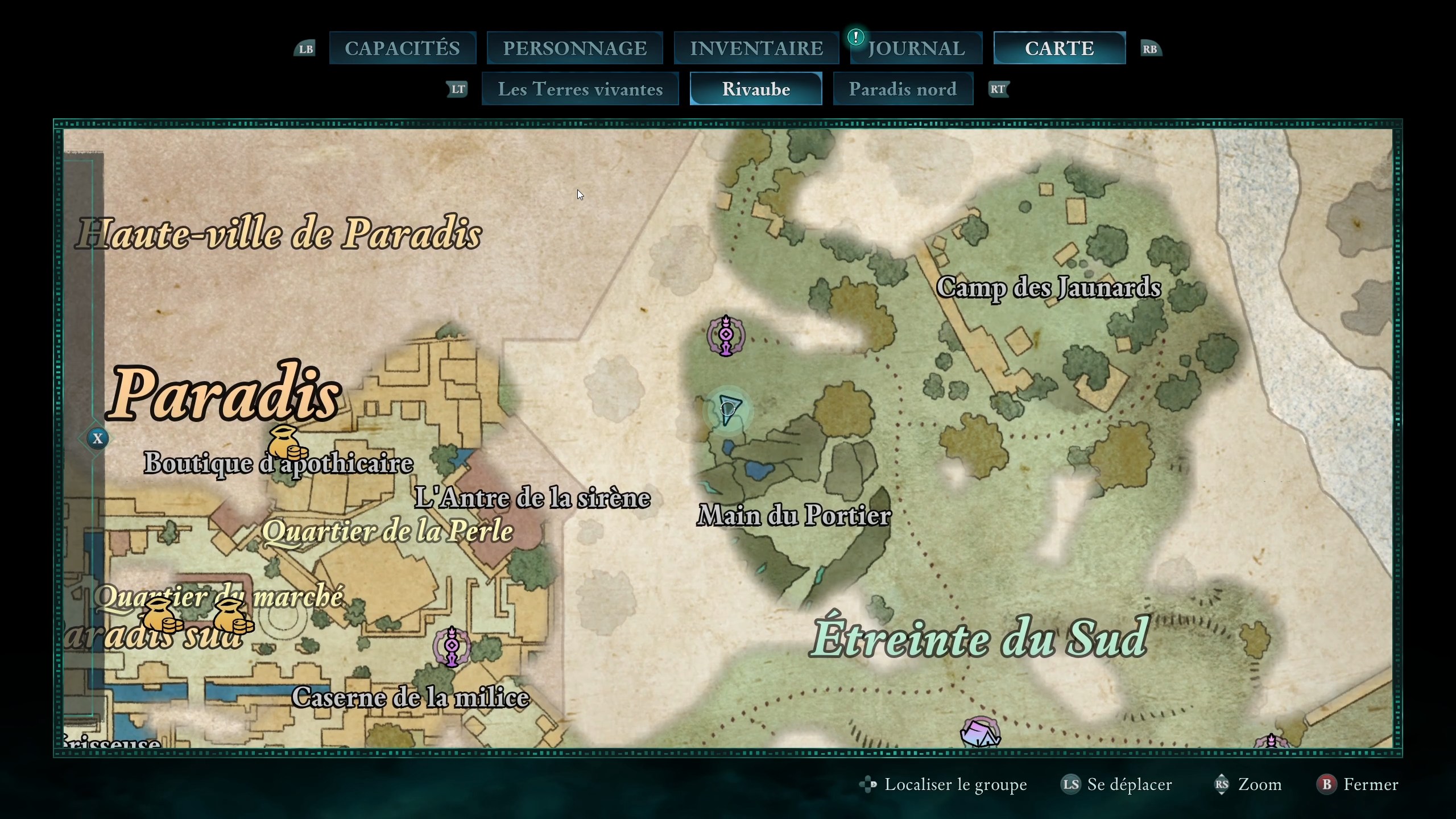Image resolution: width=1456 pixels, height=819 pixels.
Task: View the Paradis nord map
Action: 903,89
